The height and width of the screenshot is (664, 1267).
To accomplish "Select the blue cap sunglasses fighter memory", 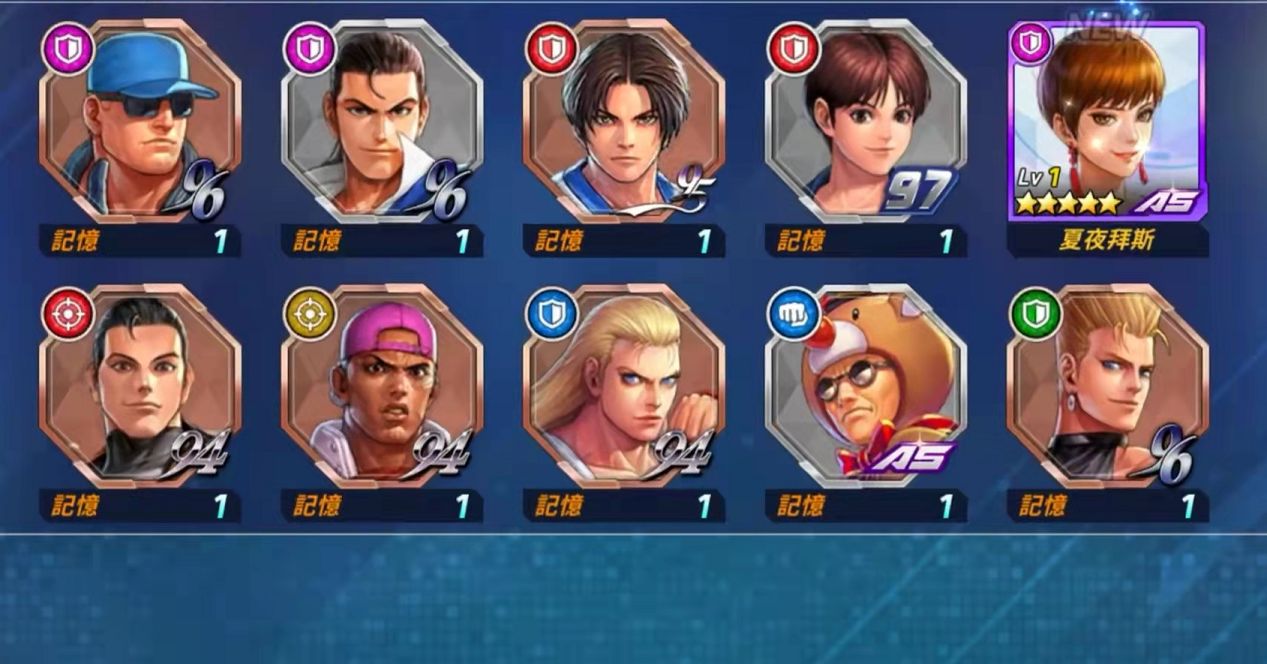I will click(x=140, y=125).
